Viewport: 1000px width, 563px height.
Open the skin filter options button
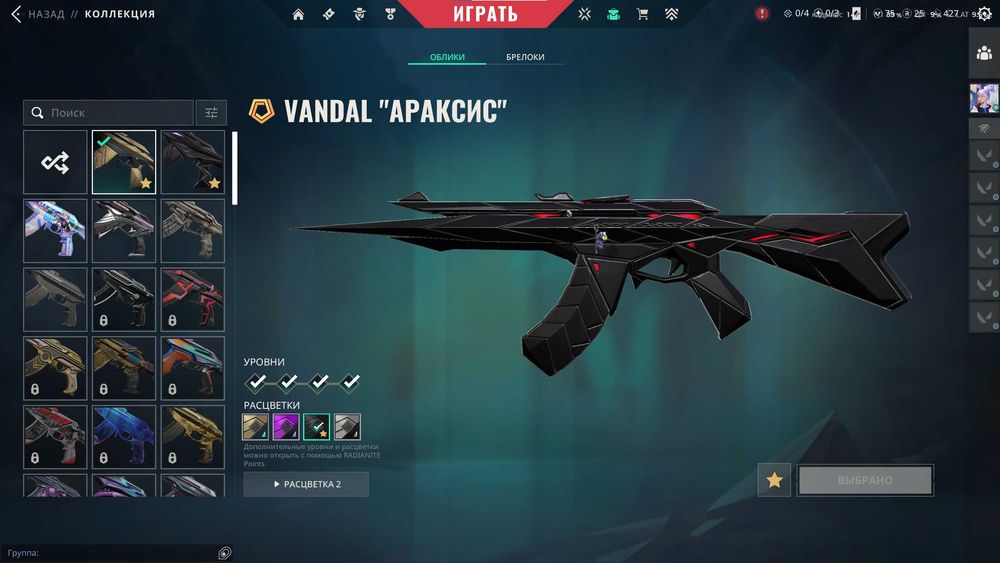click(x=211, y=113)
